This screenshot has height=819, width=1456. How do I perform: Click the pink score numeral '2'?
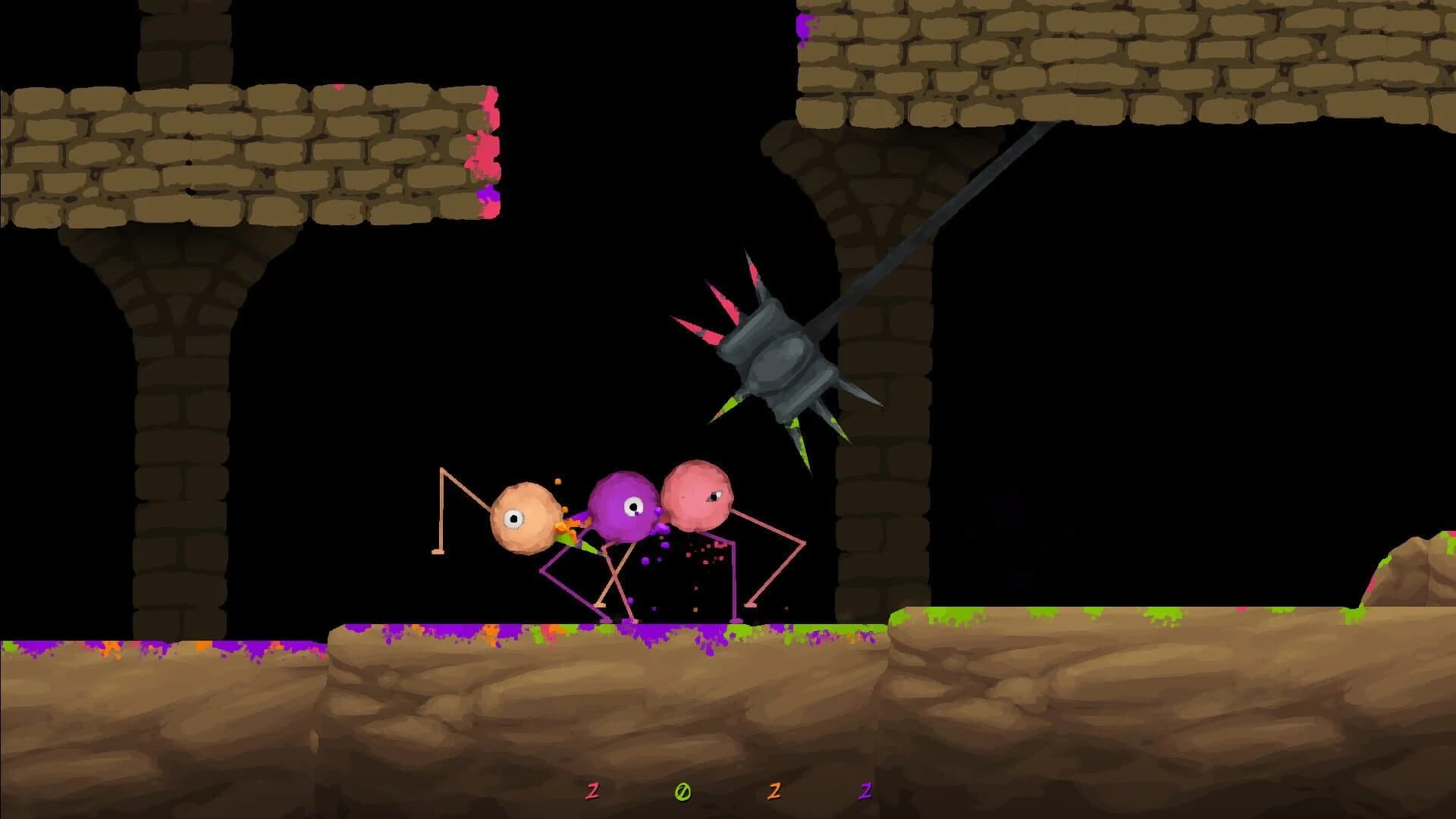593,791
